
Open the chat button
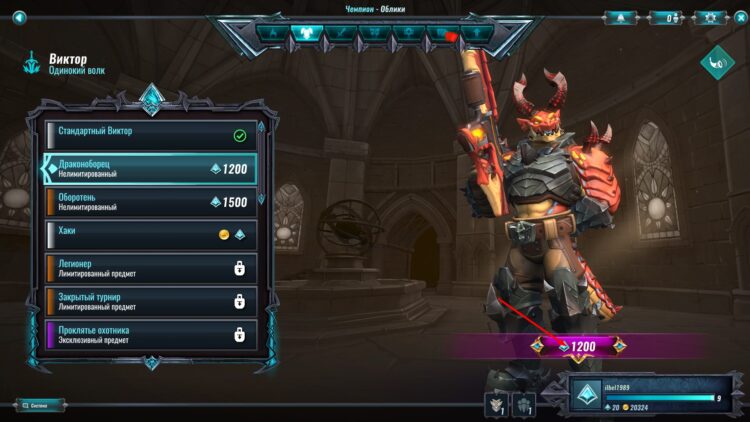click(x=40, y=405)
